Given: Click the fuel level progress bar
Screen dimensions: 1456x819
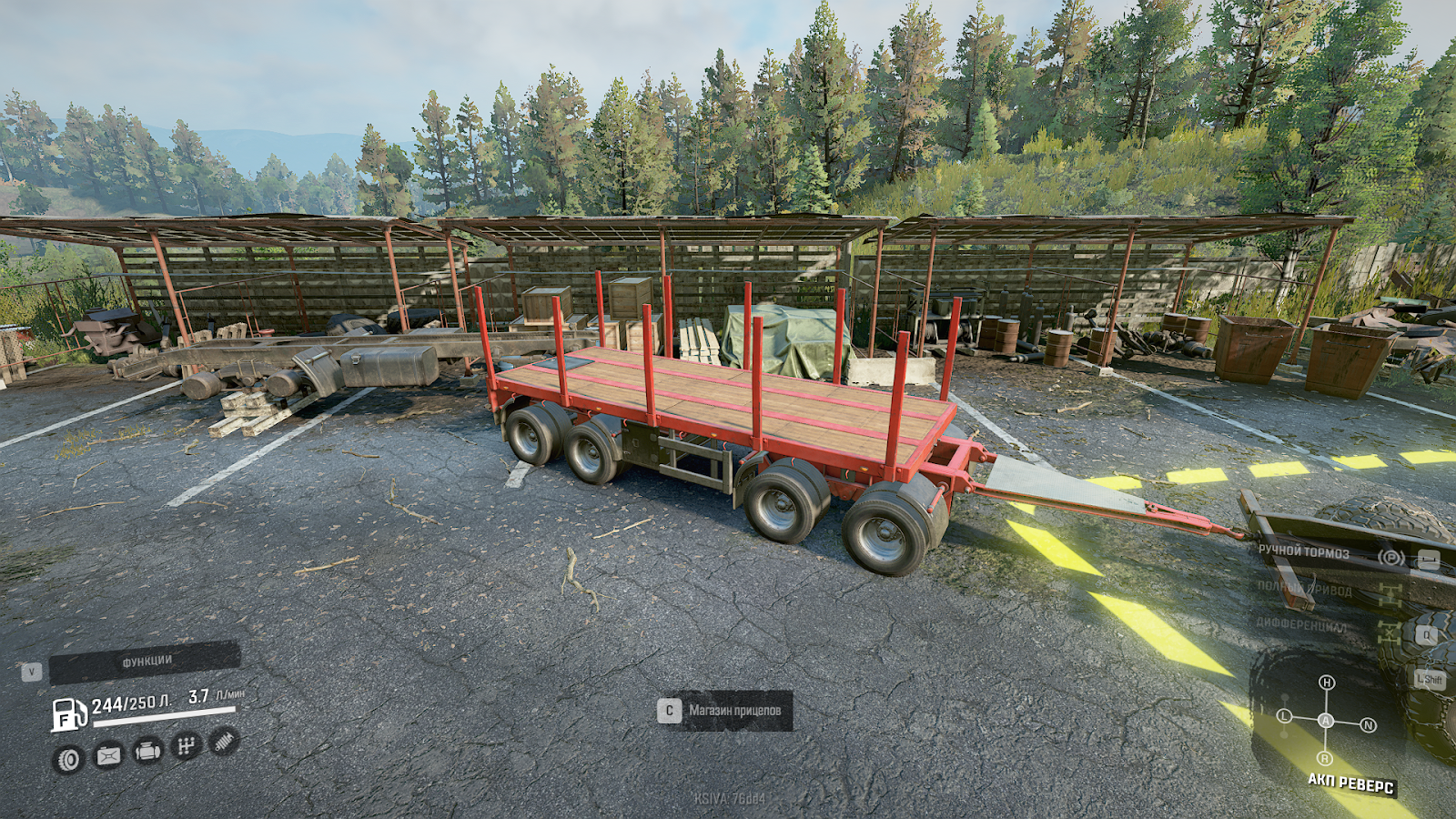Looking at the screenshot, I should coord(164,714).
